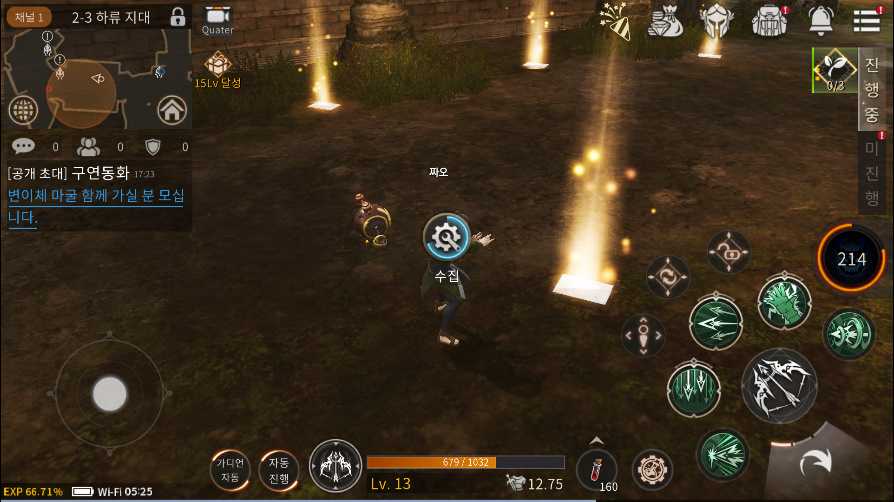Open the main hamburger menu
This screenshot has width=894, height=502.
tap(867, 20)
